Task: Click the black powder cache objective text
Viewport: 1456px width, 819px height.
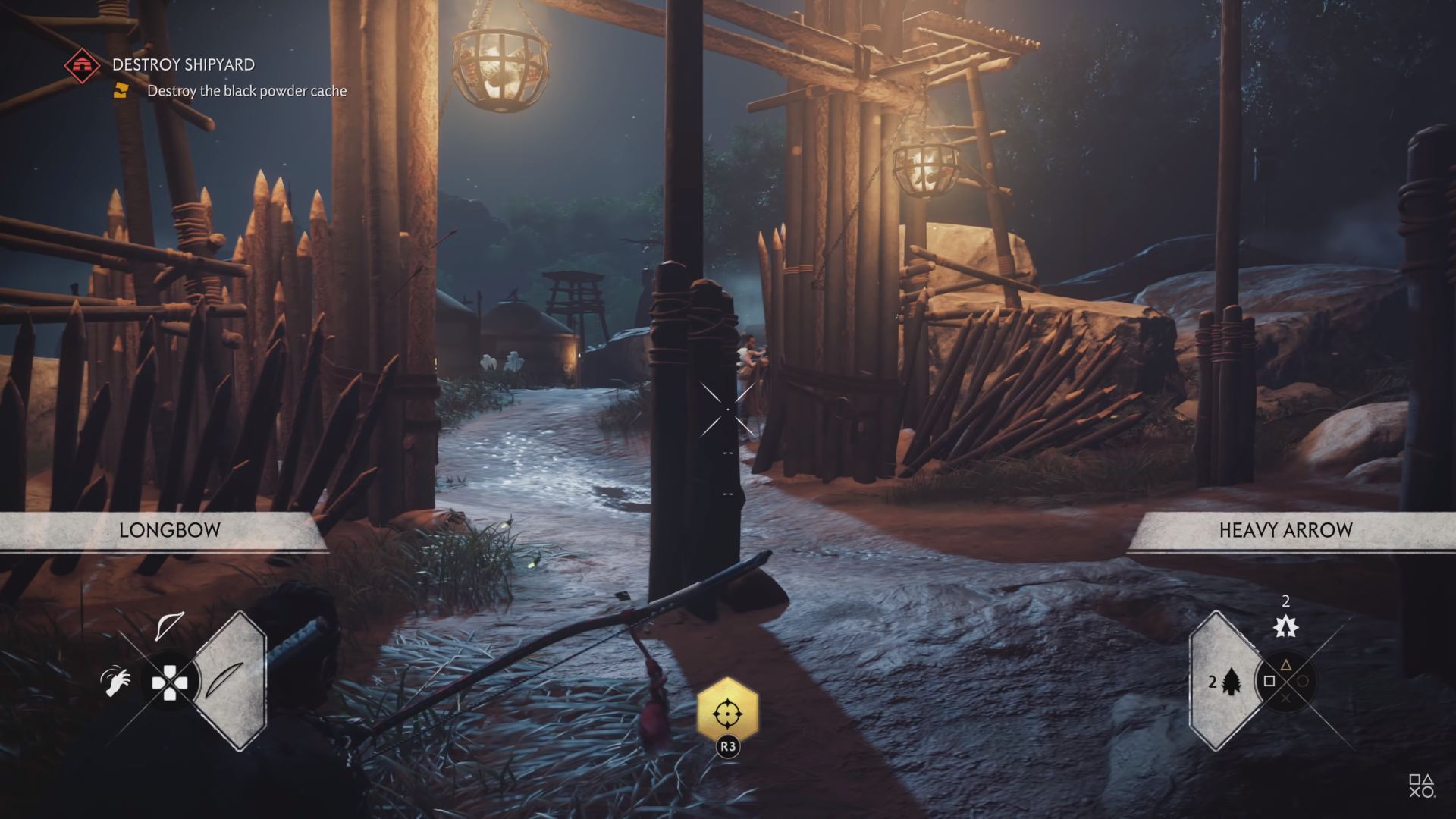Action: pos(247,90)
